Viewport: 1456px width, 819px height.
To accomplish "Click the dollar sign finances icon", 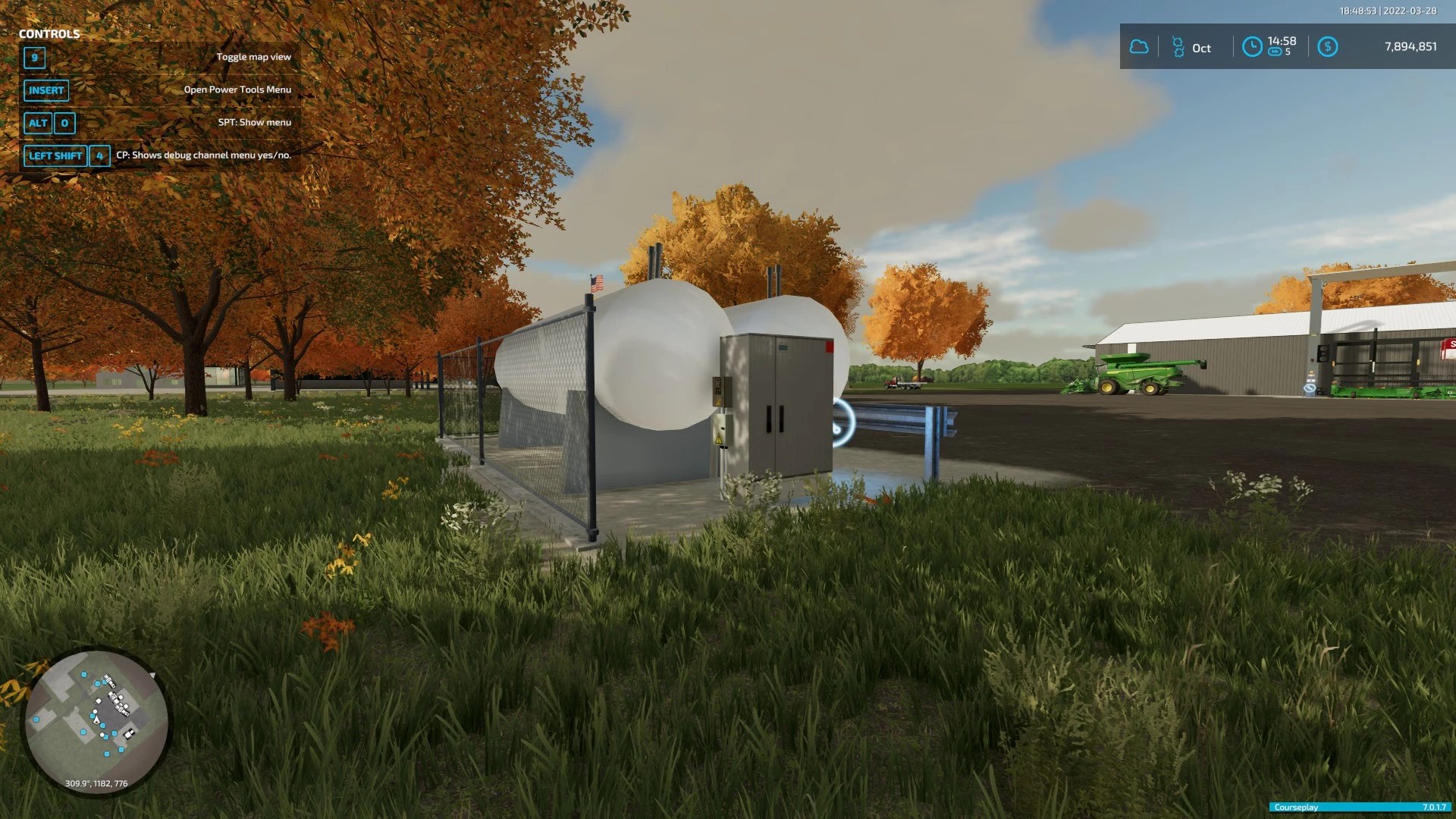I will [1327, 47].
